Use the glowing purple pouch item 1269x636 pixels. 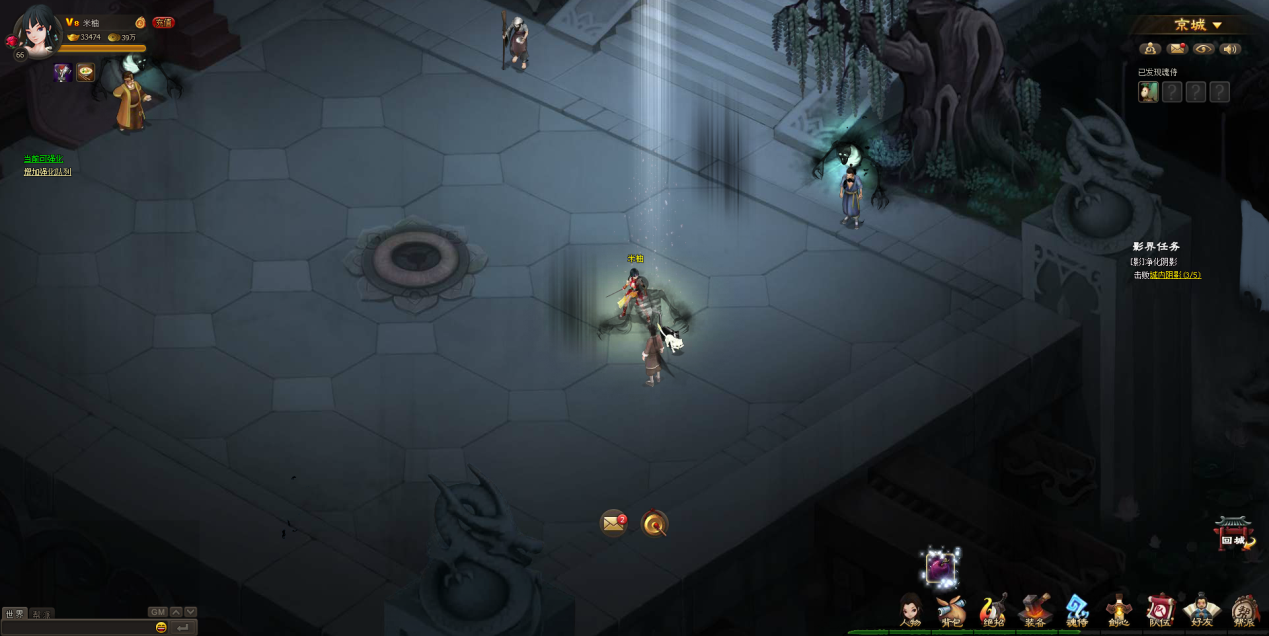[x=940, y=568]
